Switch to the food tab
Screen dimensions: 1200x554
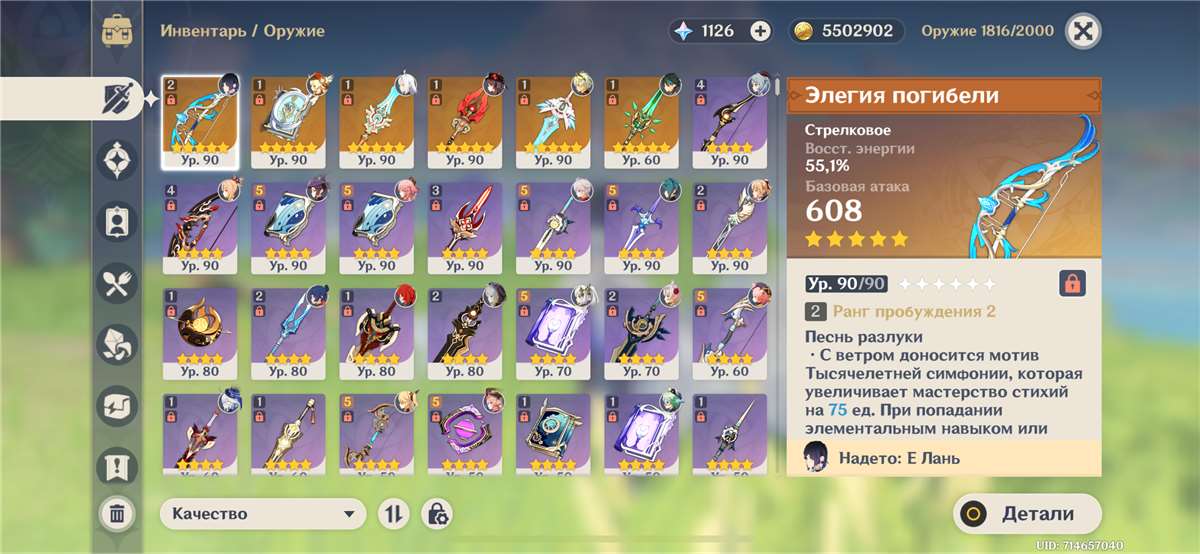tap(117, 283)
